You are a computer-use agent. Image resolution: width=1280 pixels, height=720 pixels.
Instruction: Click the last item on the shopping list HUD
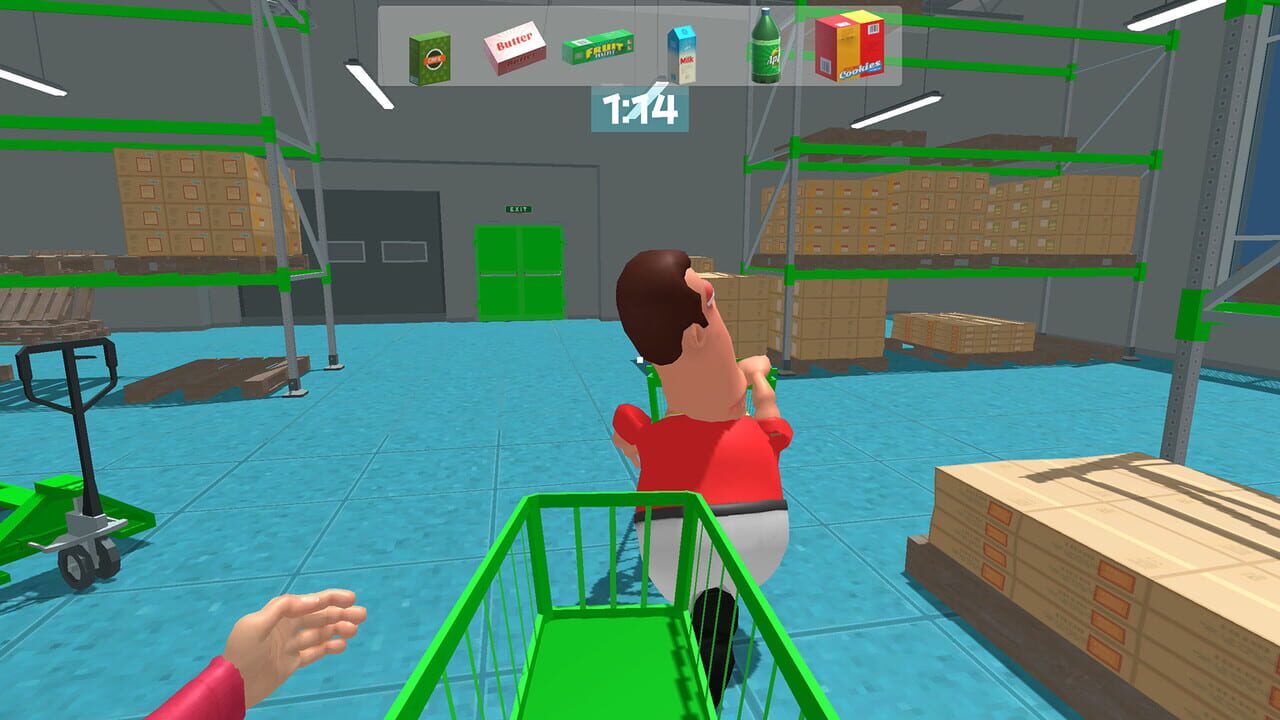click(849, 48)
